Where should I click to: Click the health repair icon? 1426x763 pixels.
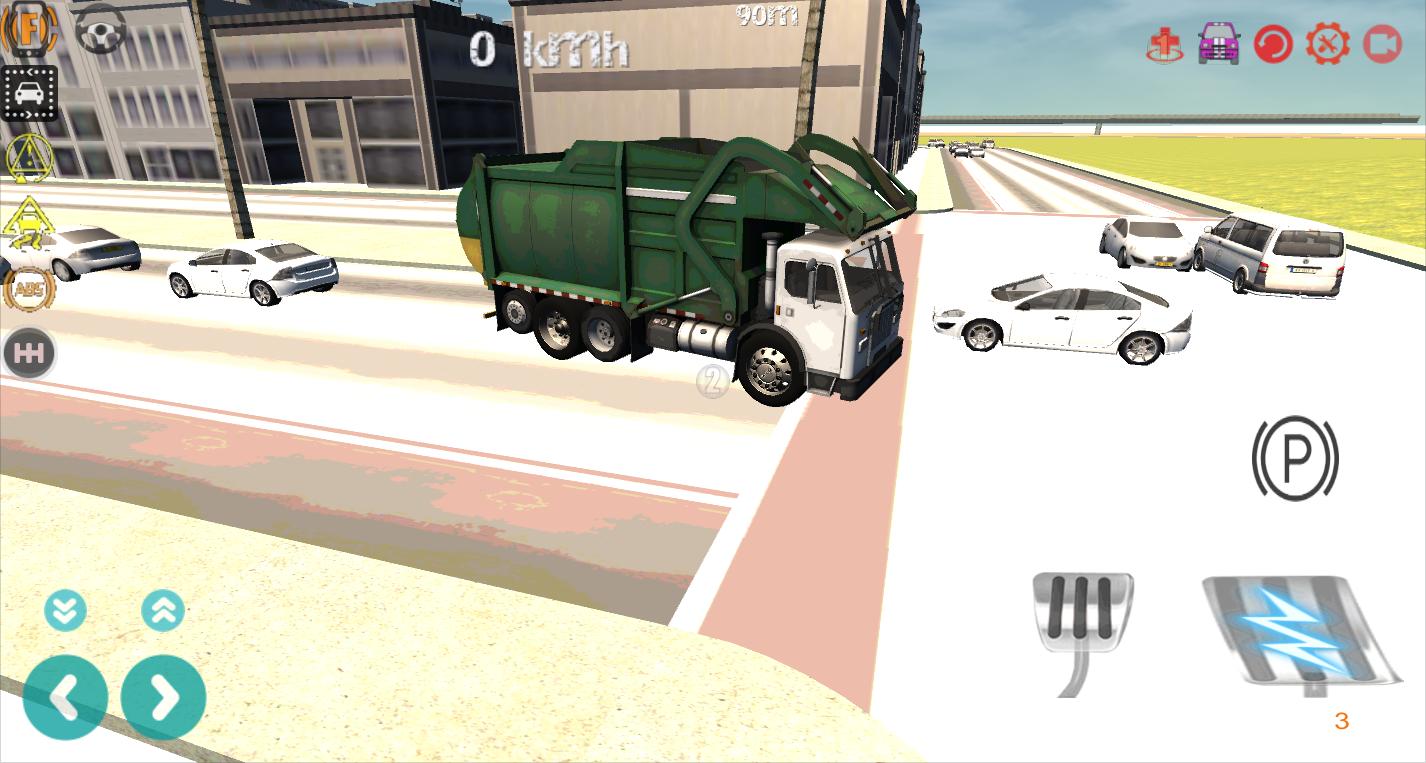coord(1162,45)
